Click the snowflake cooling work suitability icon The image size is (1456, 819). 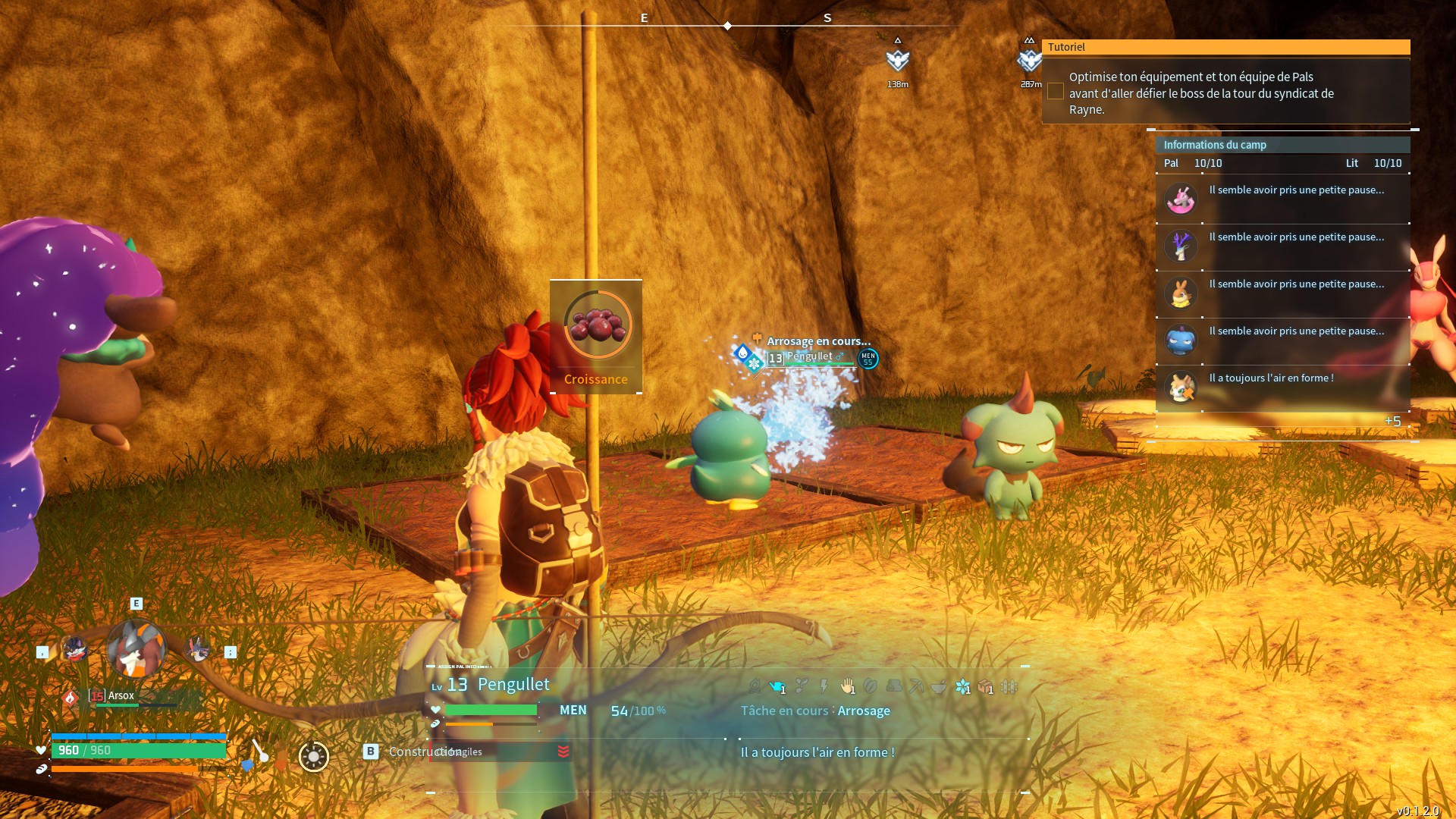(962, 687)
